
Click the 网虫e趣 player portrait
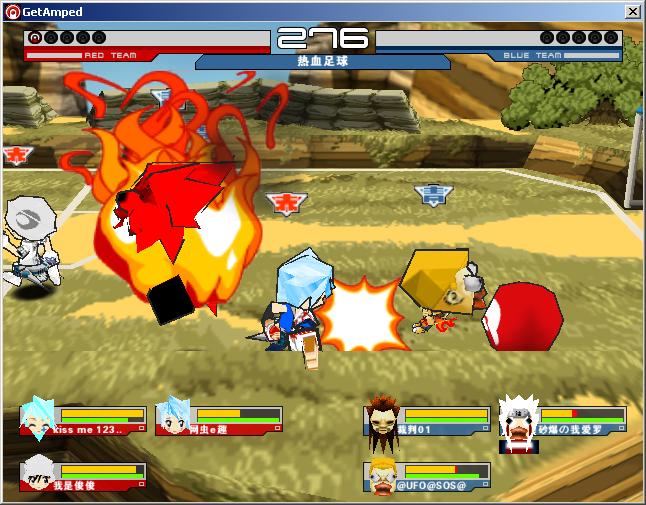tap(174, 418)
